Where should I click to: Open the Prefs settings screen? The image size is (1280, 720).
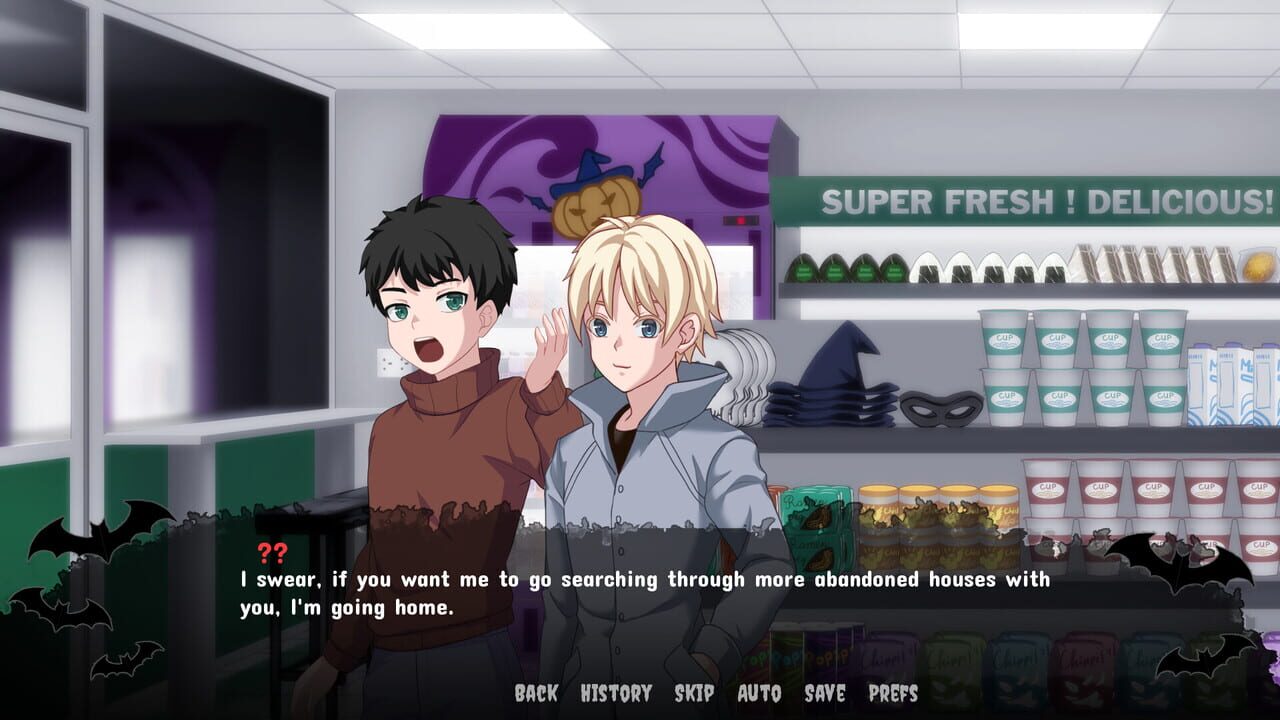[893, 692]
